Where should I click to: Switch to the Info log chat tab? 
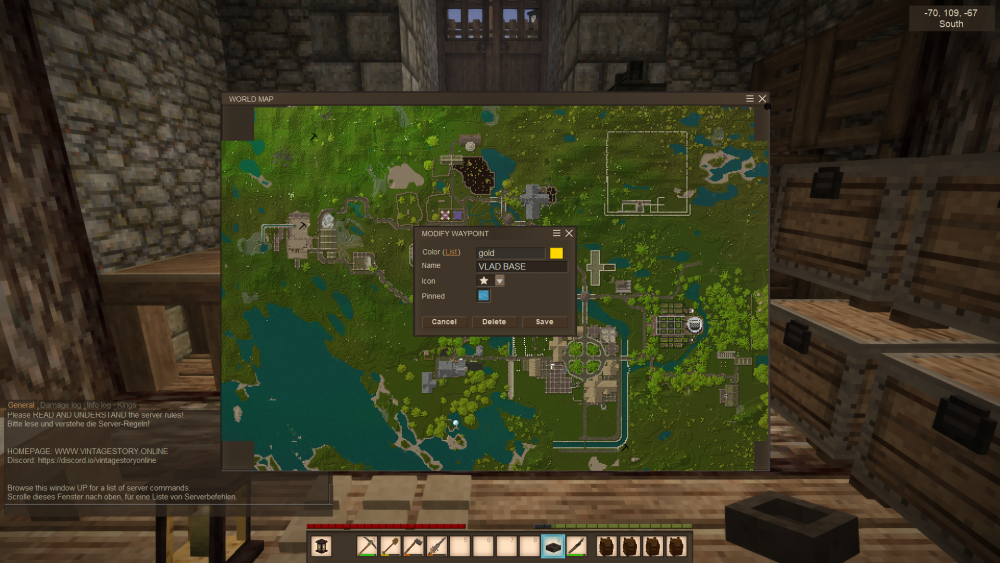coord(100,405)
